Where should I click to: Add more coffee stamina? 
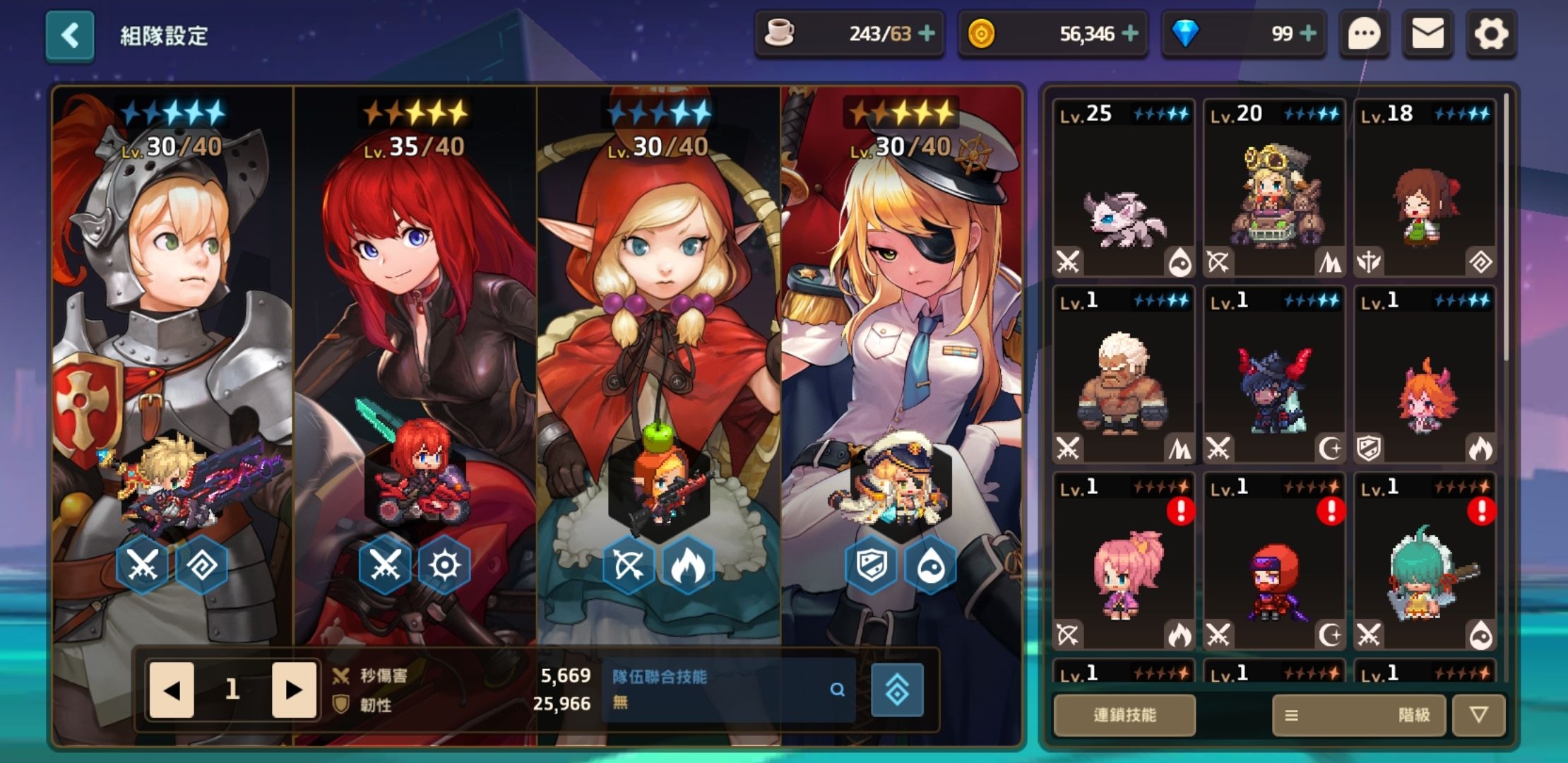coord(927,33)
